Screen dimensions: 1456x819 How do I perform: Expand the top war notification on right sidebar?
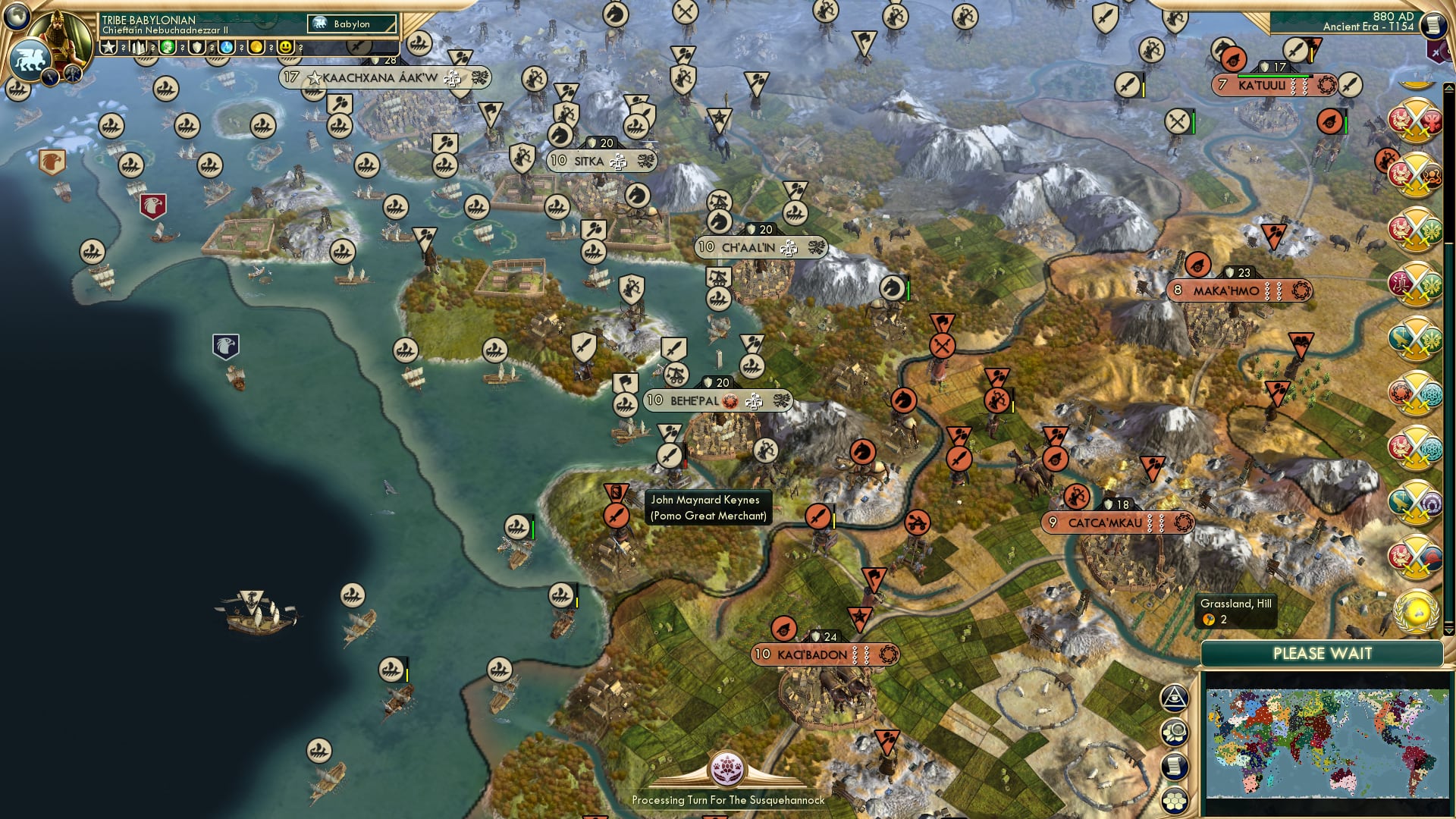tap(1414, 120)
